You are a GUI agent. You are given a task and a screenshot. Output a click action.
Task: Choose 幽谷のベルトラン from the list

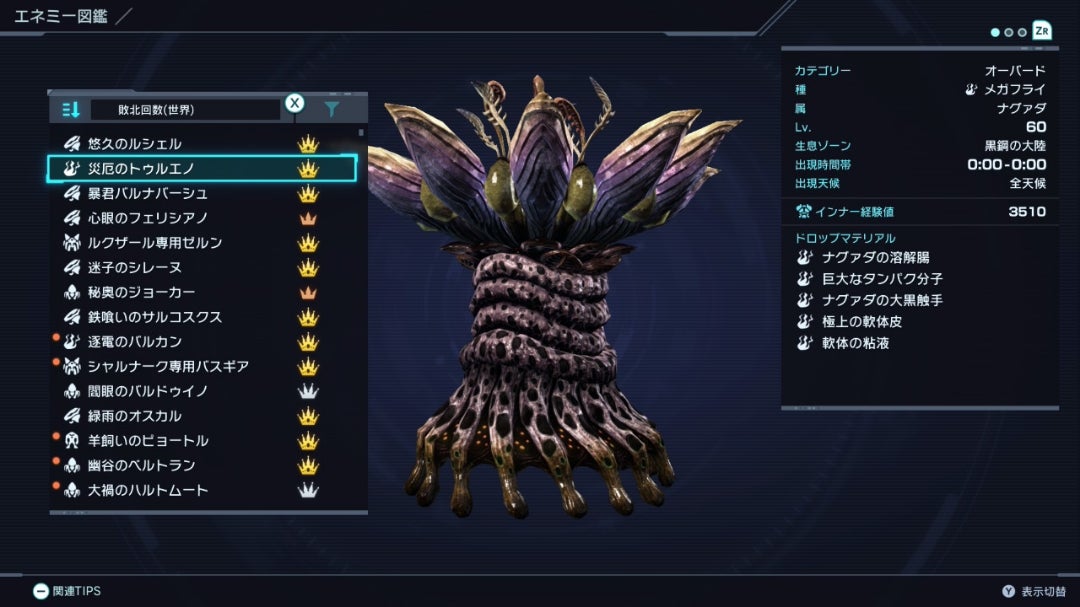141,465
